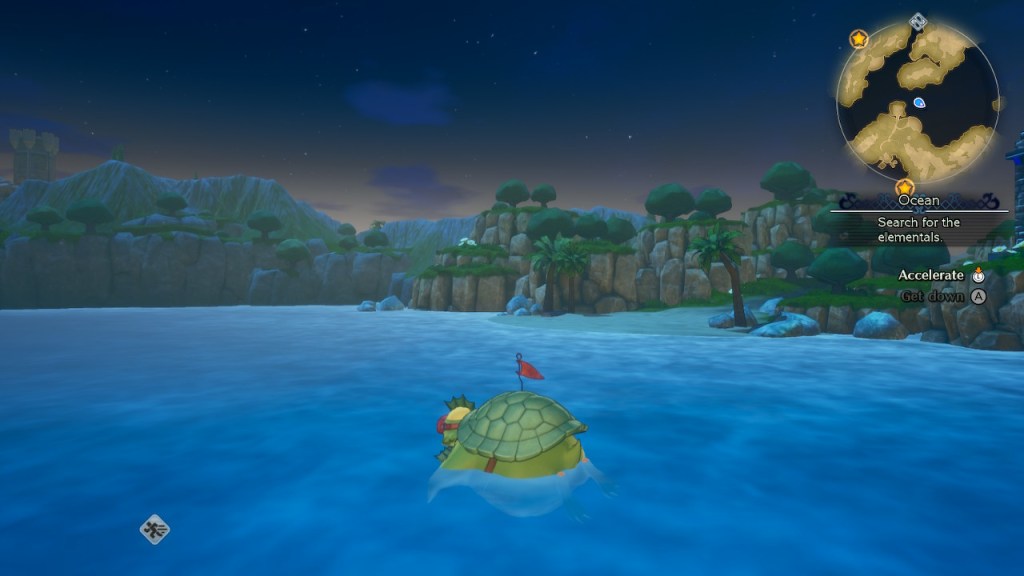Select the bottom star marker on minimap
Viewport: 1024px width, 576px height.
(x=905, y=187)
